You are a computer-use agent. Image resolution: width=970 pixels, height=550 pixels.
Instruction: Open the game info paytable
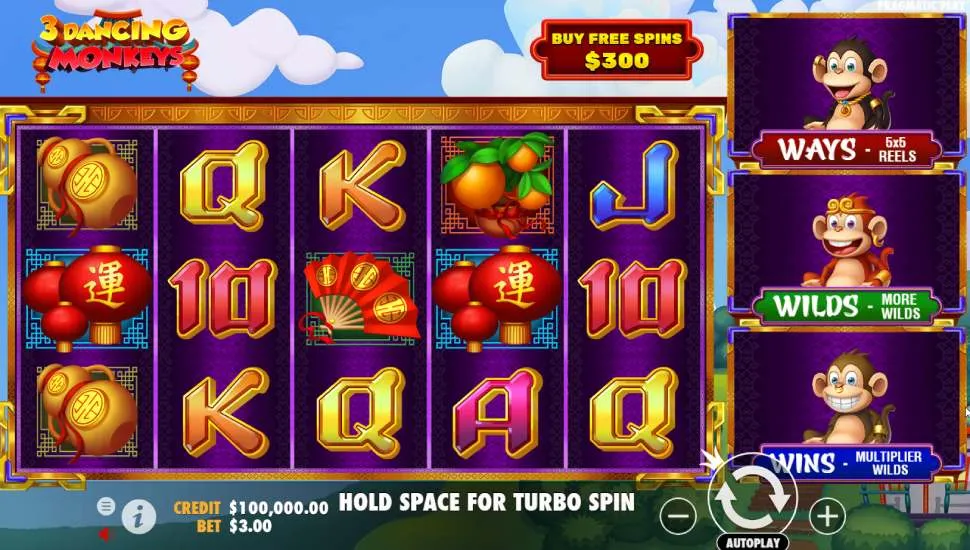click(139, 516)
